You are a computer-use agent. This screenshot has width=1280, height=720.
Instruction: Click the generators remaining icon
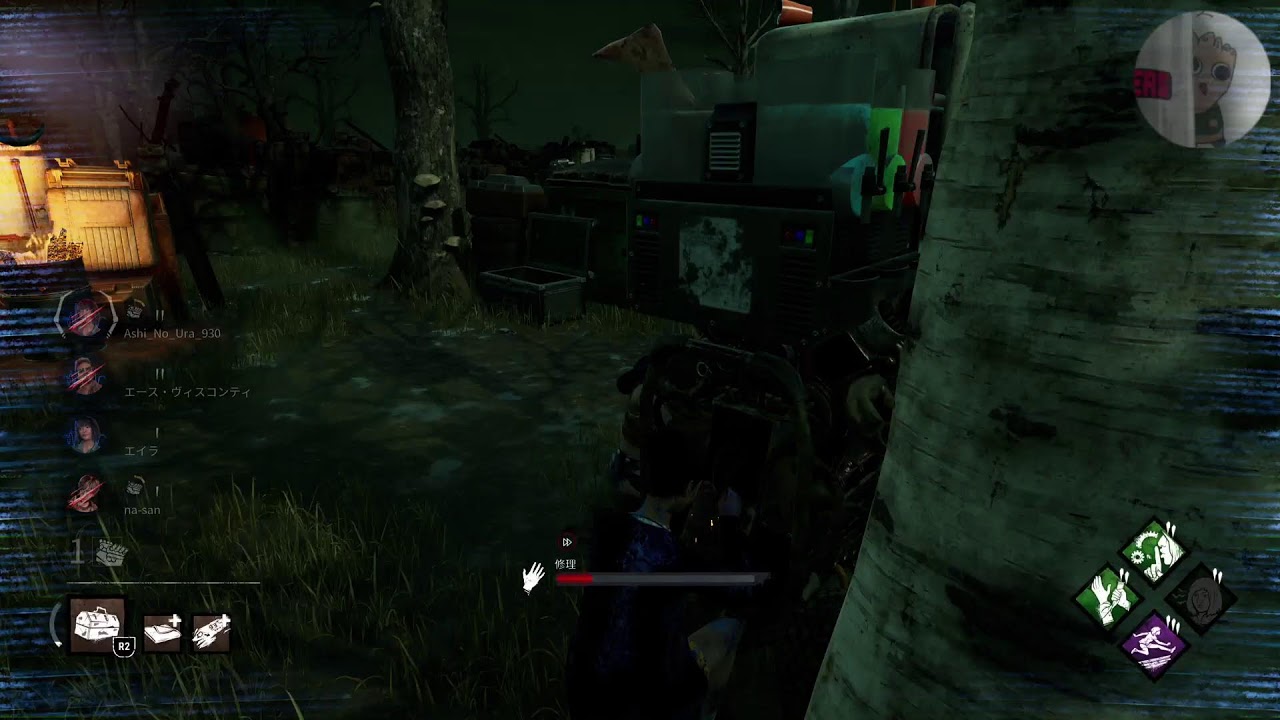[x=109, y=553]
